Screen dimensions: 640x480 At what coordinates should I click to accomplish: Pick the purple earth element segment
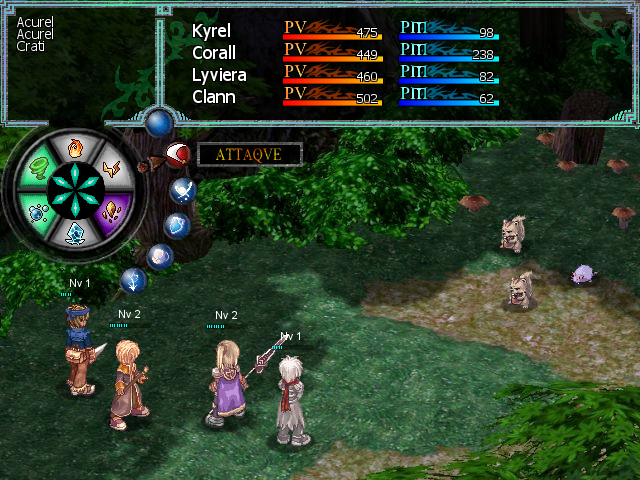[x=111, y=211]
